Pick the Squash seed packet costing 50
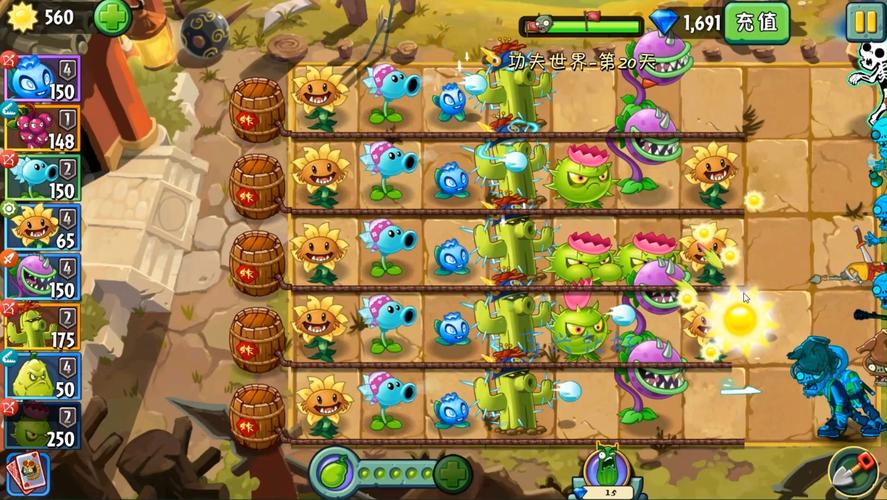Screen dimensions: 887x500 (x=41, y=375)
